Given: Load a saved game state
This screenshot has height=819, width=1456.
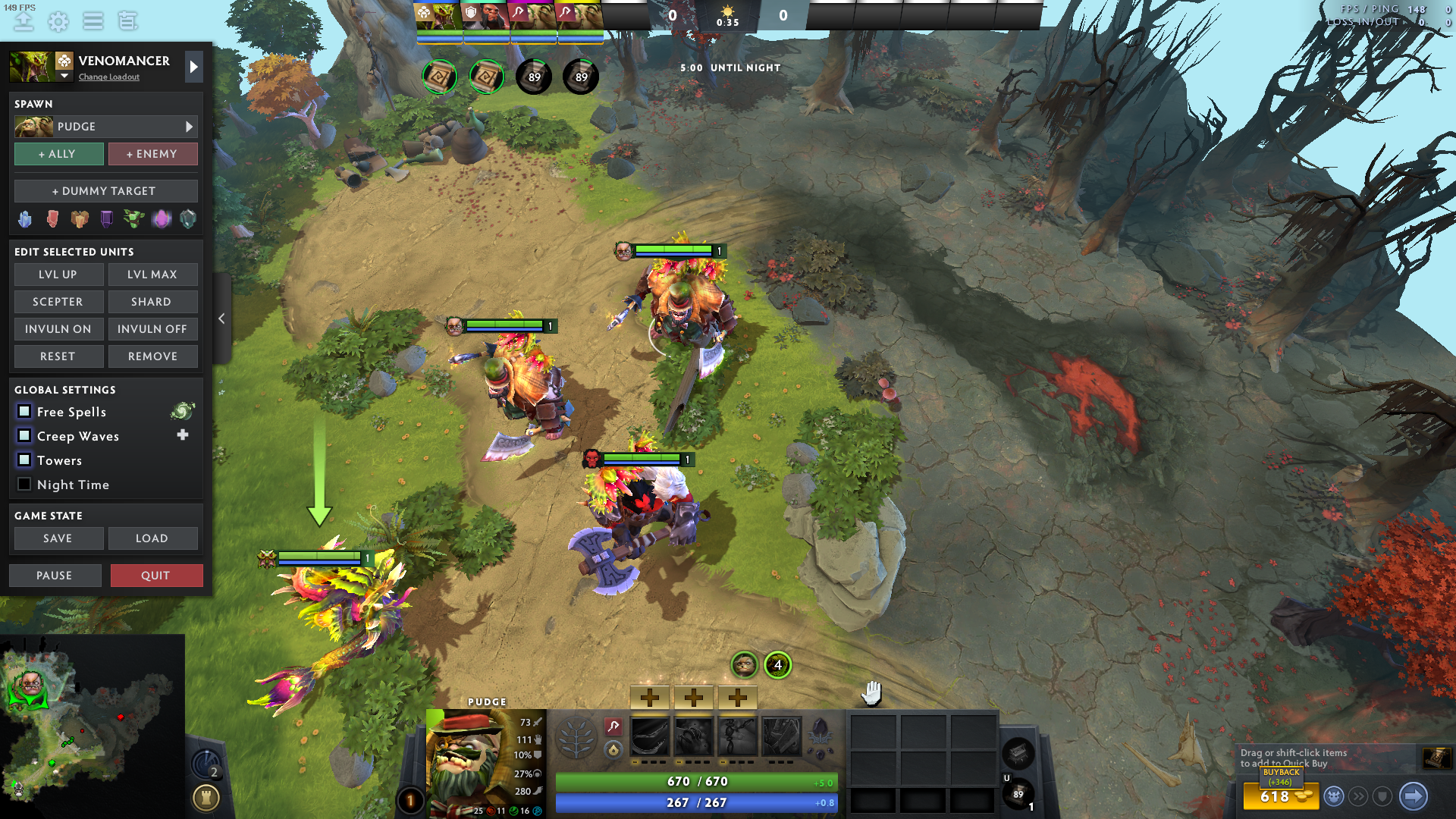Looking at the screenshot, I should [152, 538].
